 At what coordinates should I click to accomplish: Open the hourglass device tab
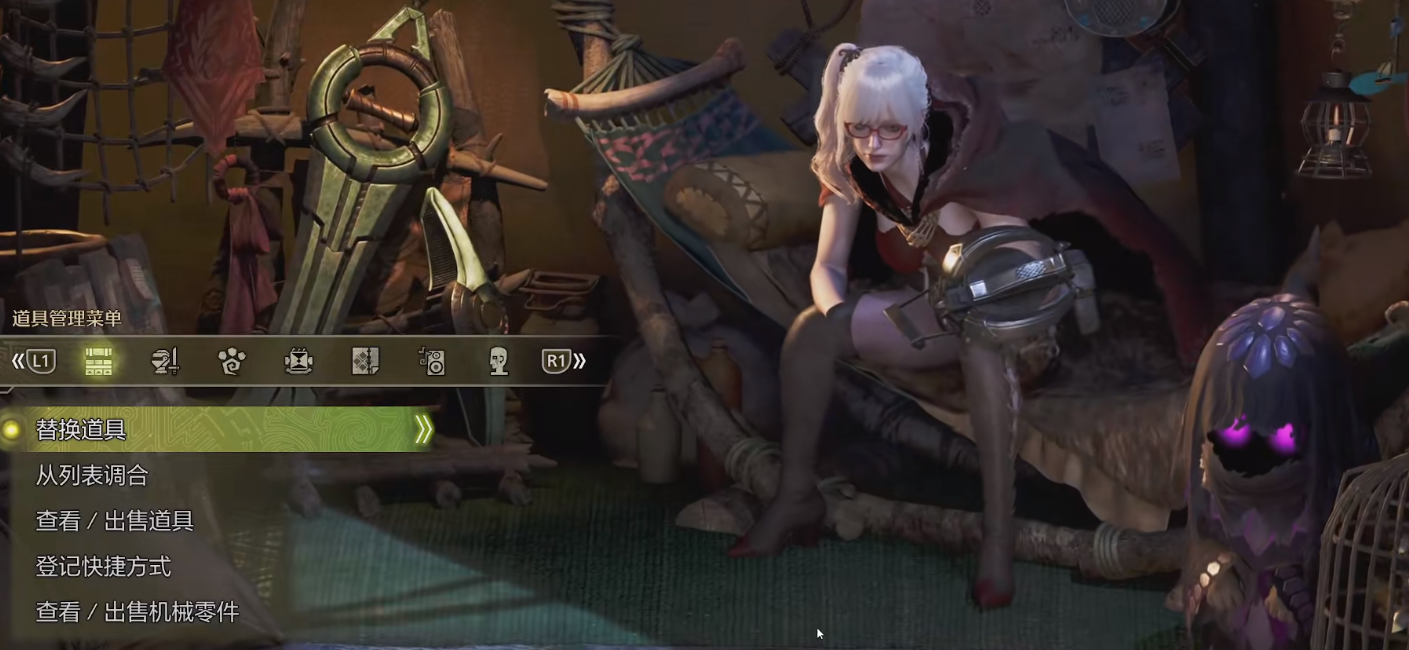tap(299, 361)
